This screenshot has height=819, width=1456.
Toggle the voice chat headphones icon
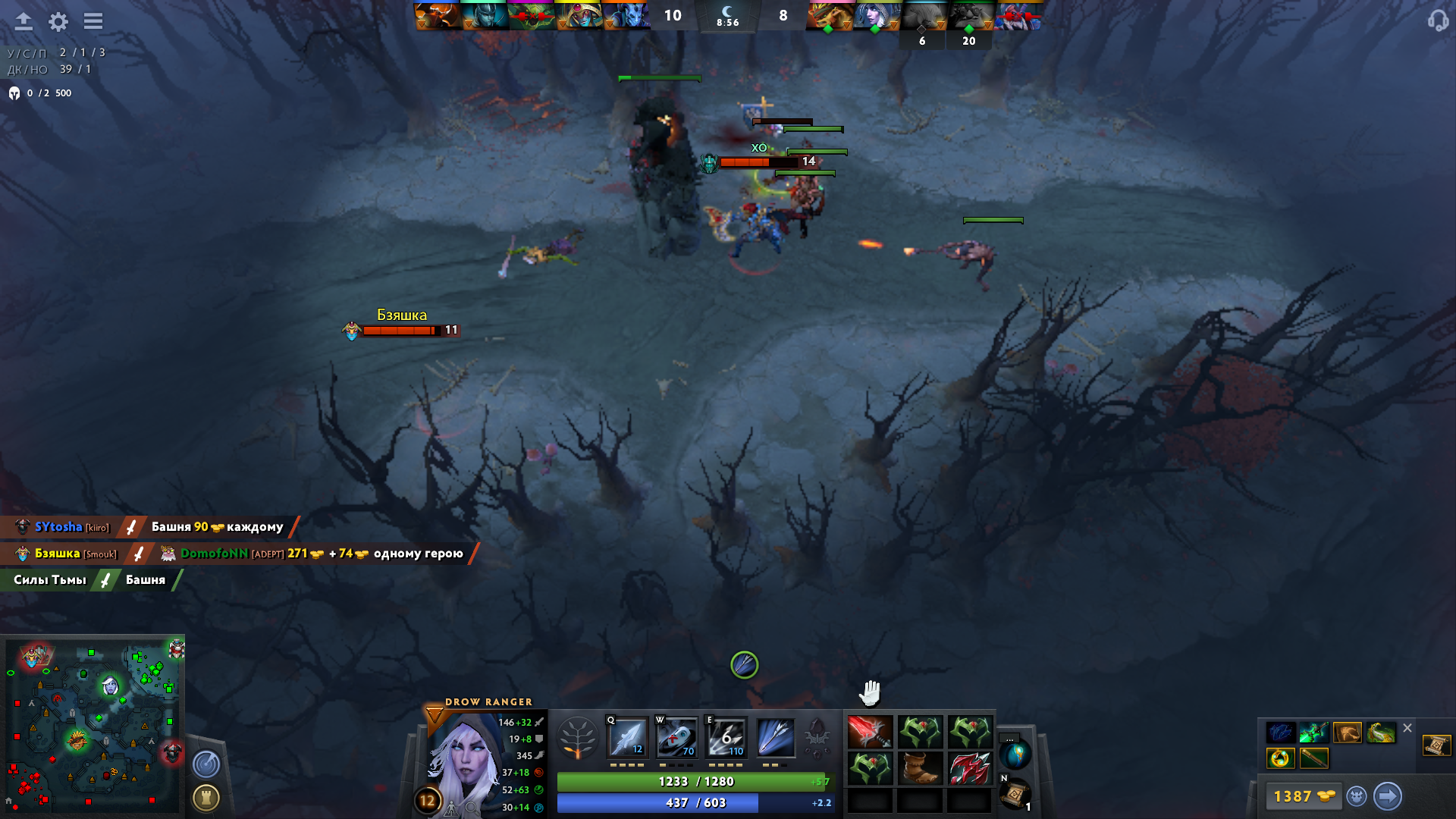pos(1439,22)
